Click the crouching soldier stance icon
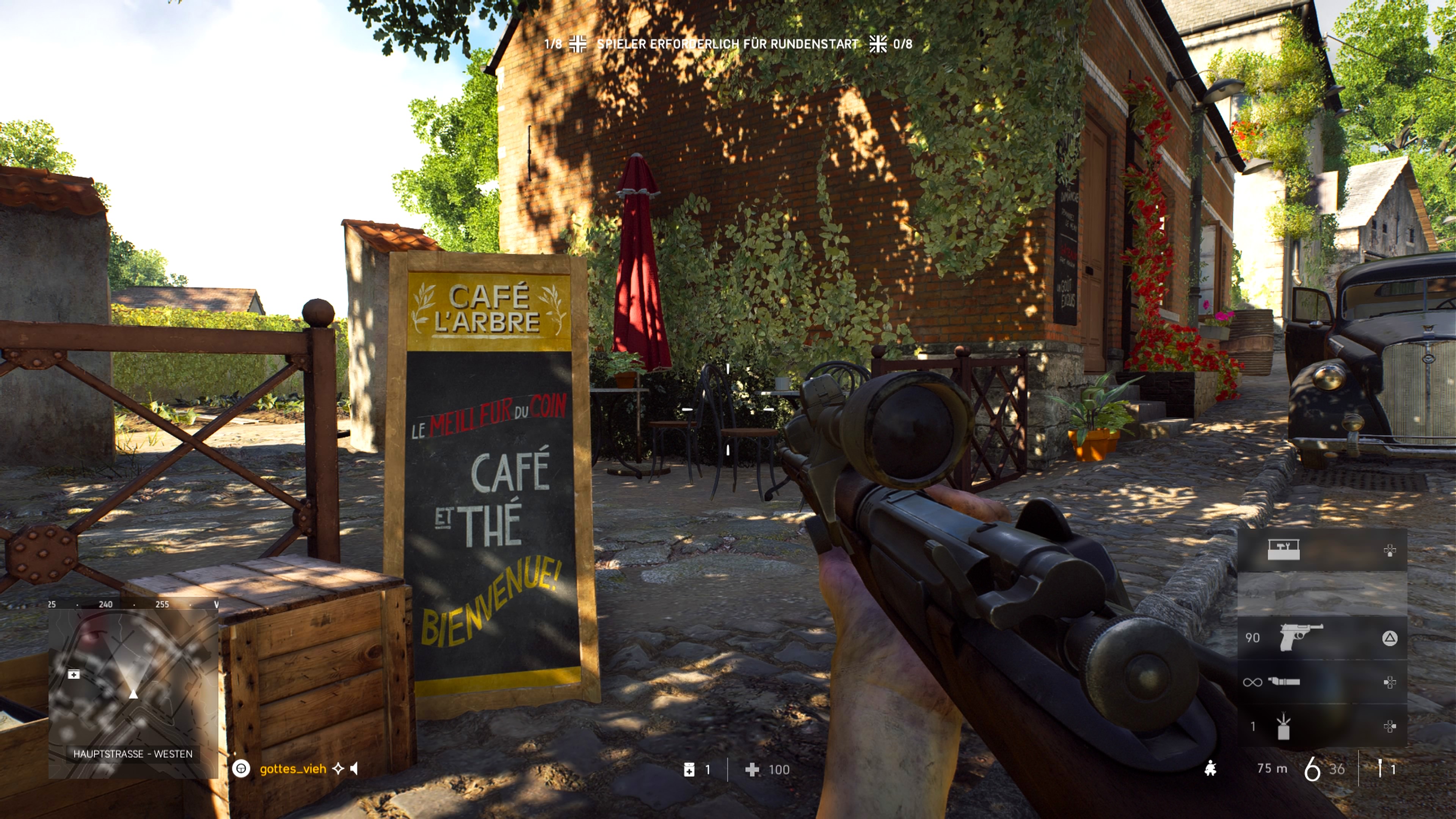Image resolution: width=1456 pixels, height=819 pixels. 1210,769
